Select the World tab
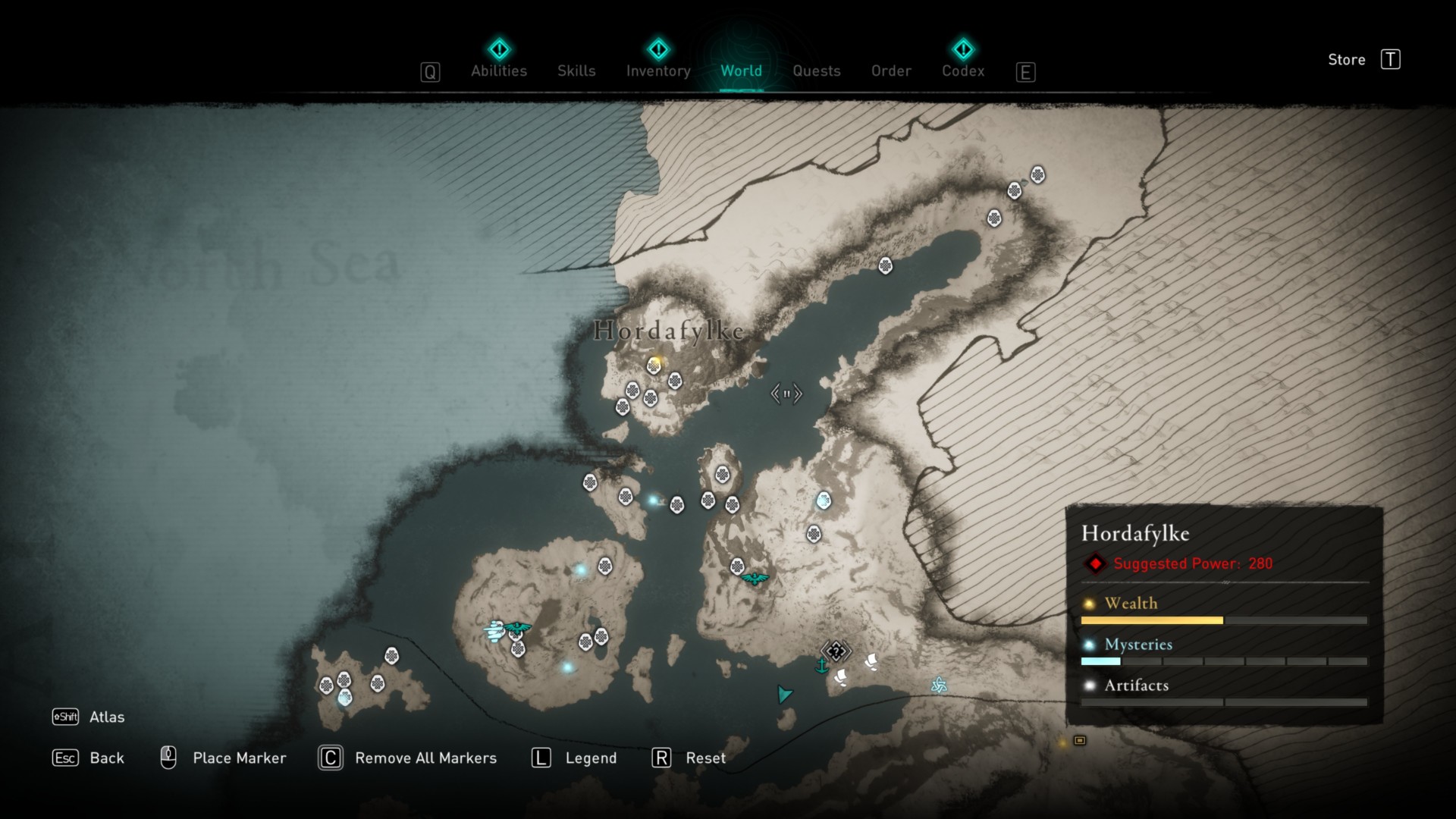Viewport: 1456px width, 819px height. tap(741, 71)
